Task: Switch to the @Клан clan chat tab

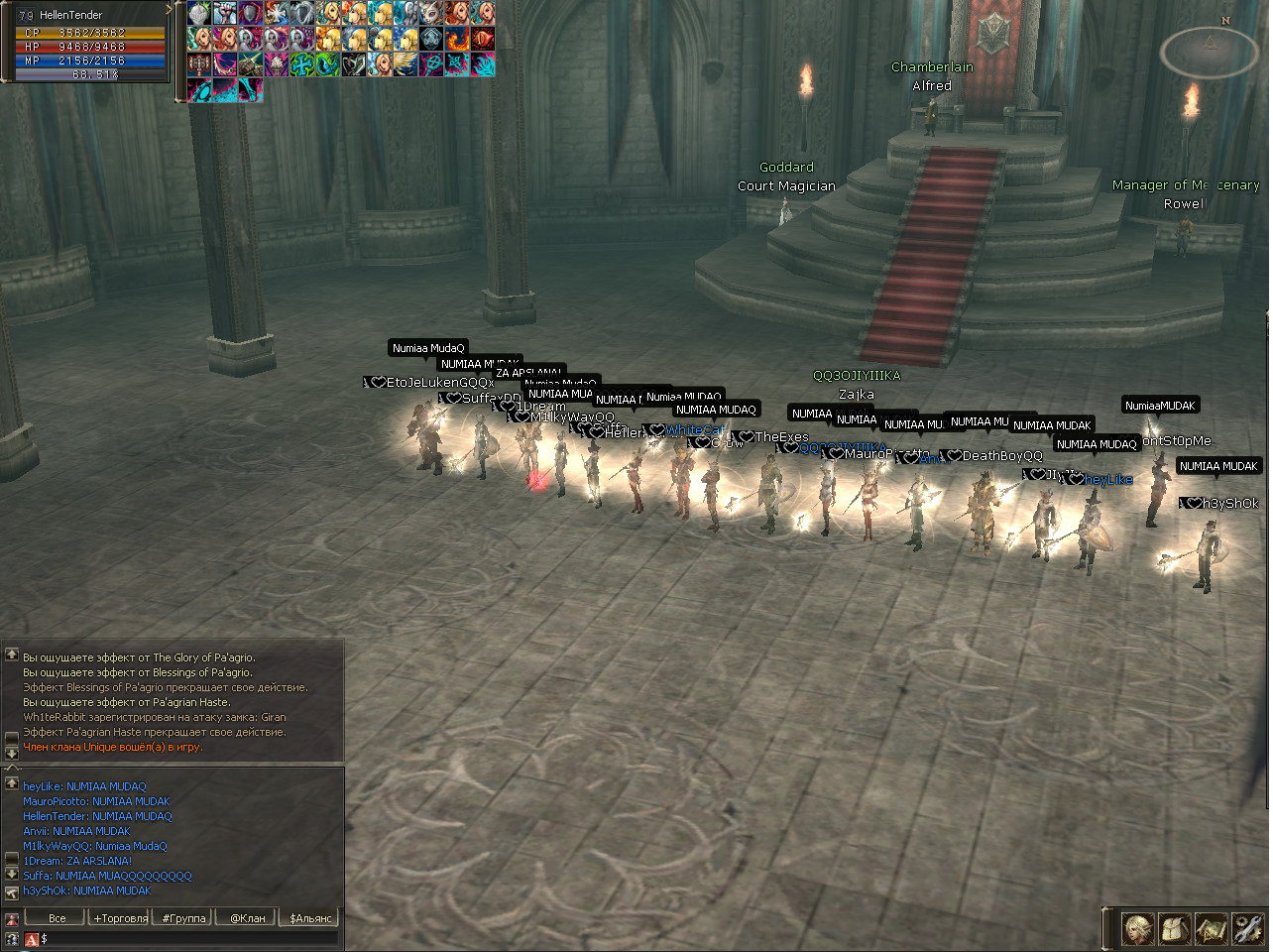Action: (248, 918)
